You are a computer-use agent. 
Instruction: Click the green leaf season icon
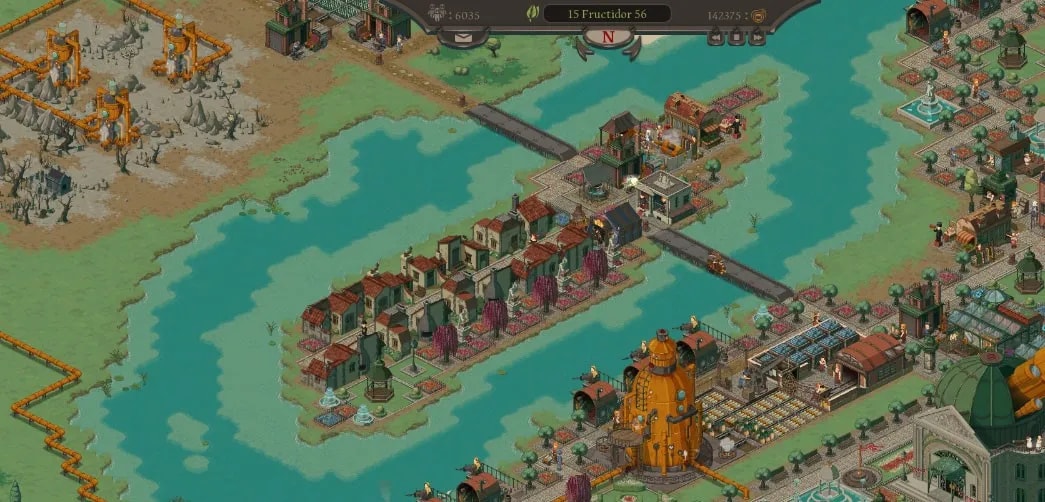(x=534, y=14)
